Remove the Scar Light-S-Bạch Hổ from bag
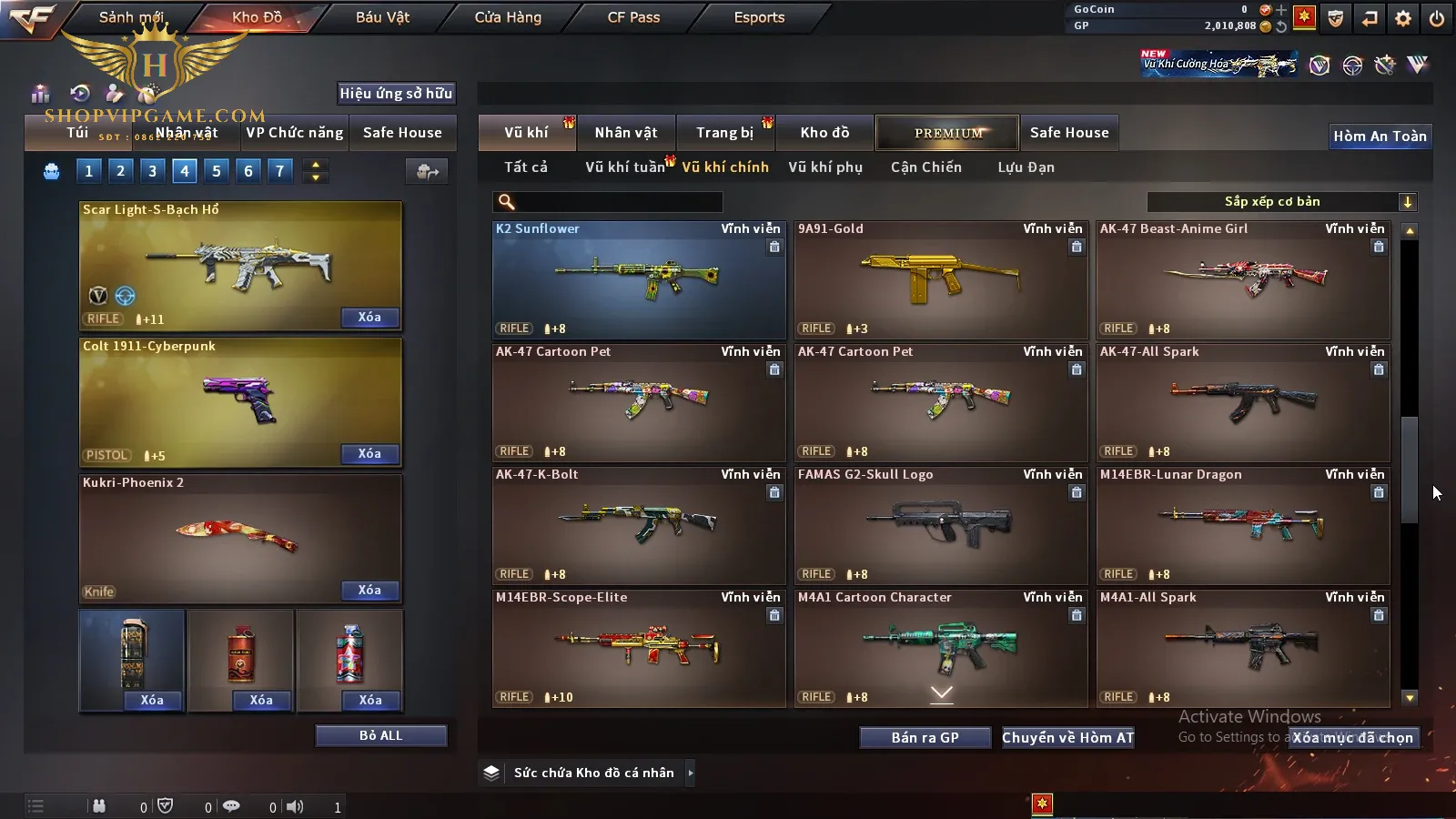1456x819 pixels. (369, 318)
